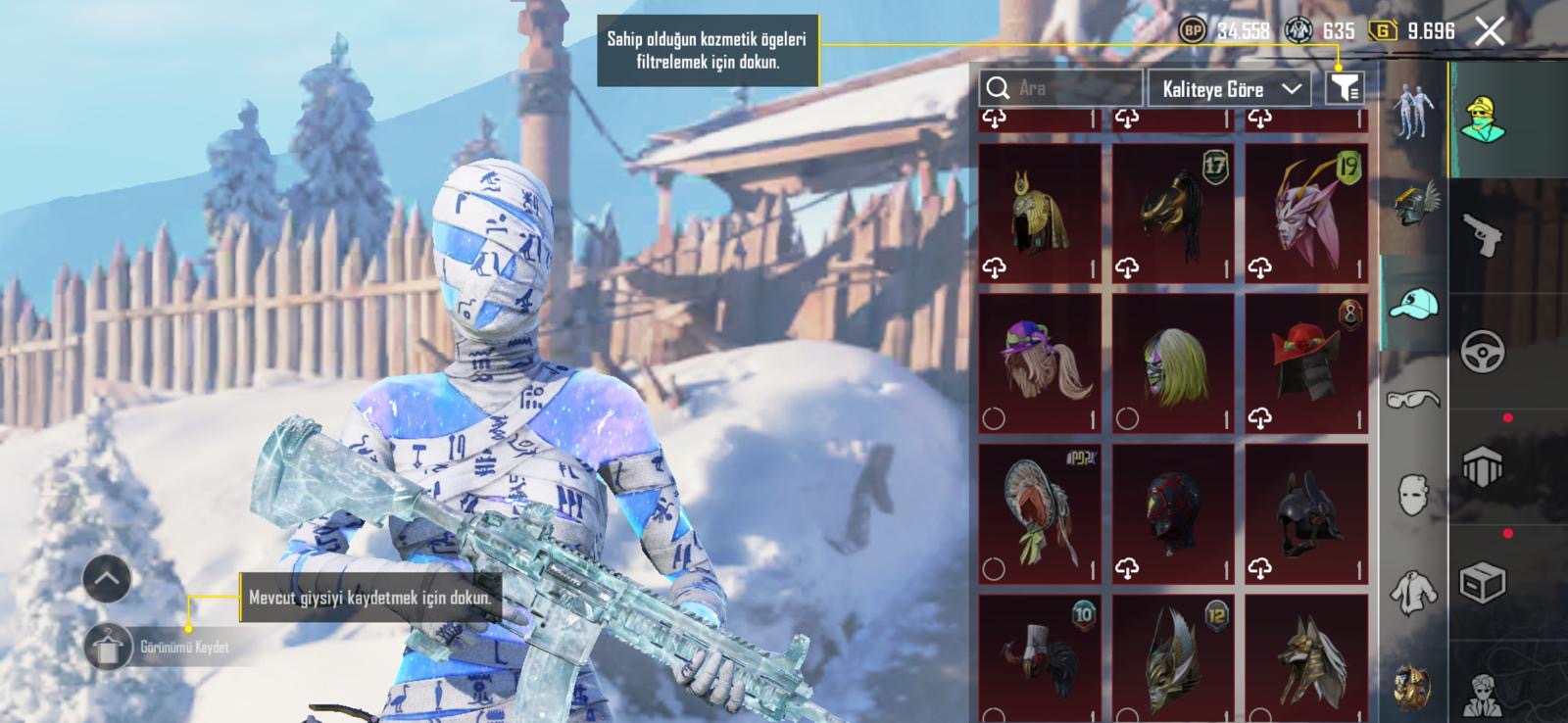Switch to the face mask category tab
This screenshot has height=723, width=1568.
point(1413,495)
